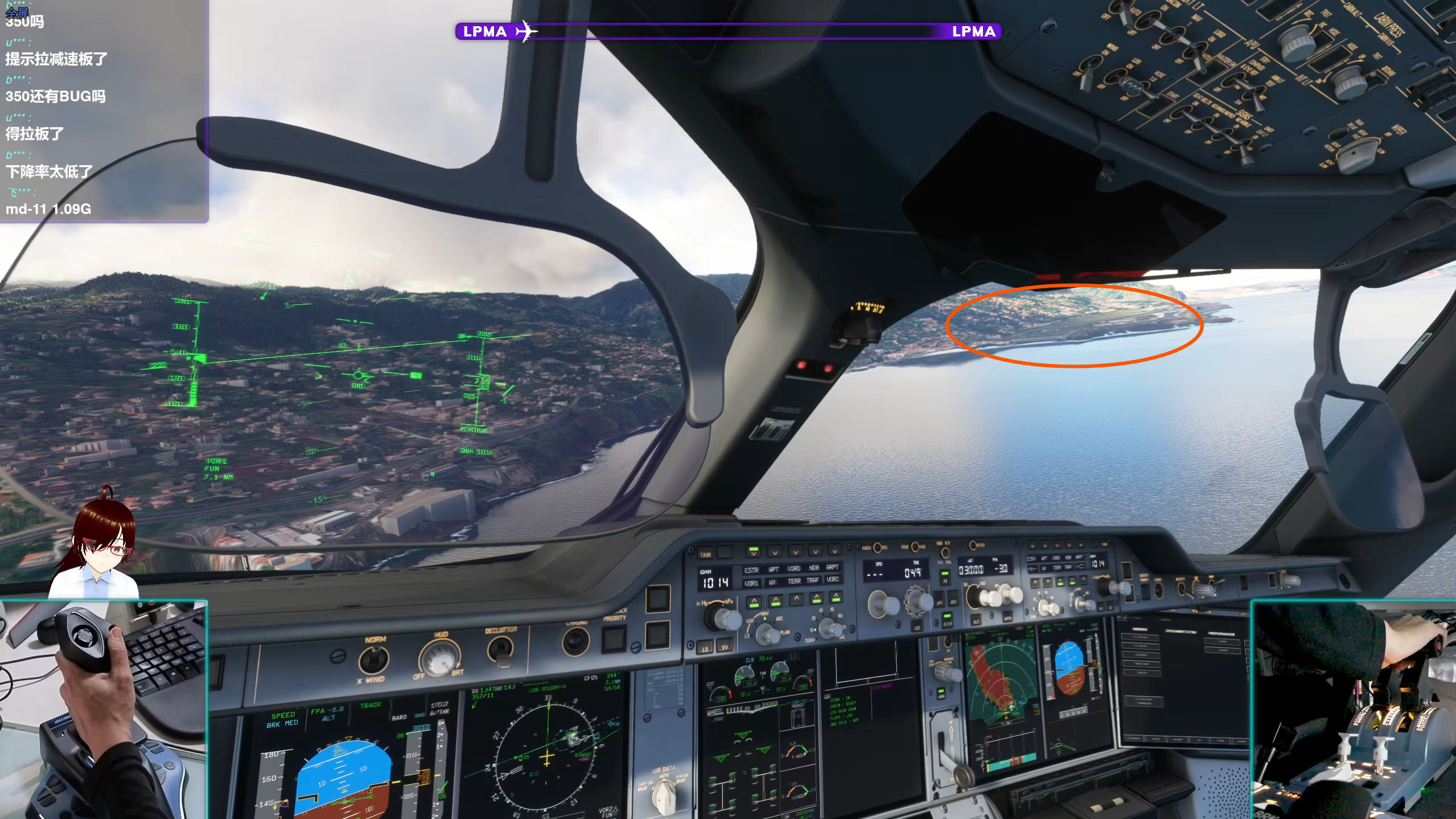Arm the LOC mode button

918,626
